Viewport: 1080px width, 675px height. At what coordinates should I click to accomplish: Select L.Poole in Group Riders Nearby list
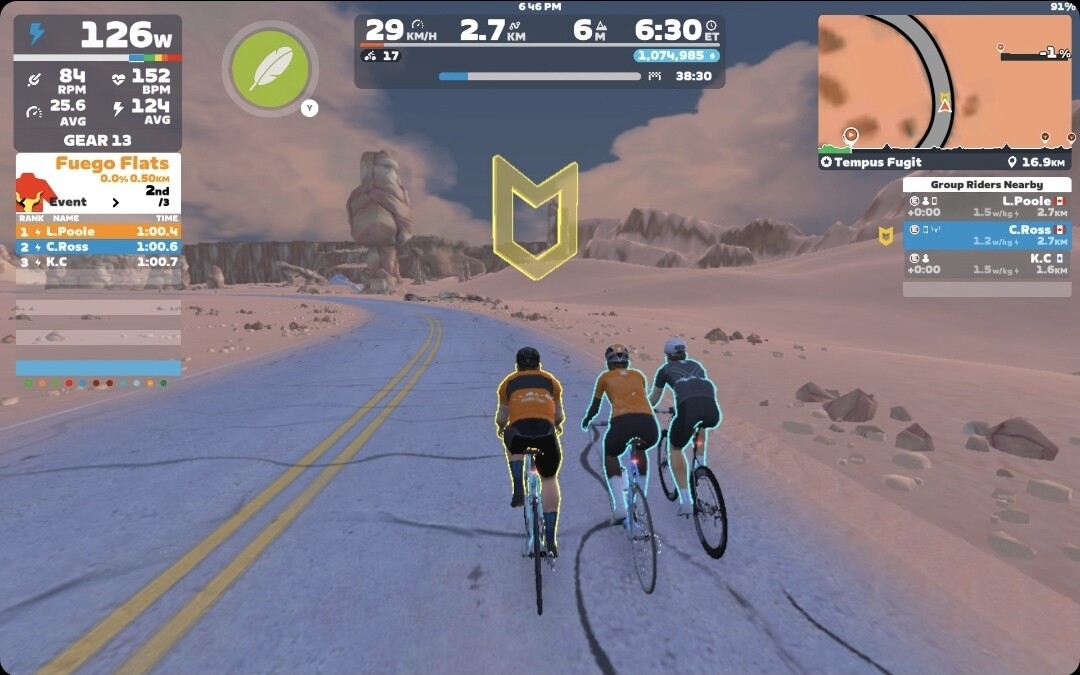point(986,206)
